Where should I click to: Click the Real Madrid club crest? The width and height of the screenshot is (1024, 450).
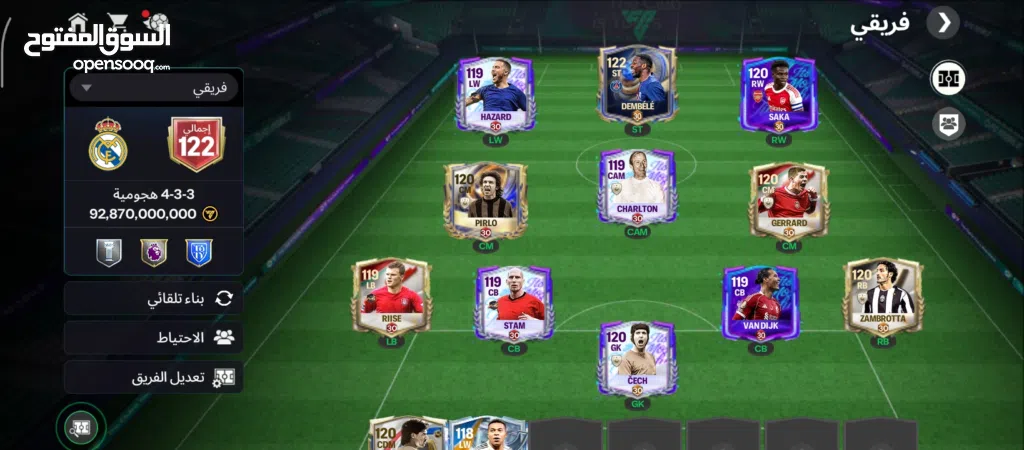point(108,147)
